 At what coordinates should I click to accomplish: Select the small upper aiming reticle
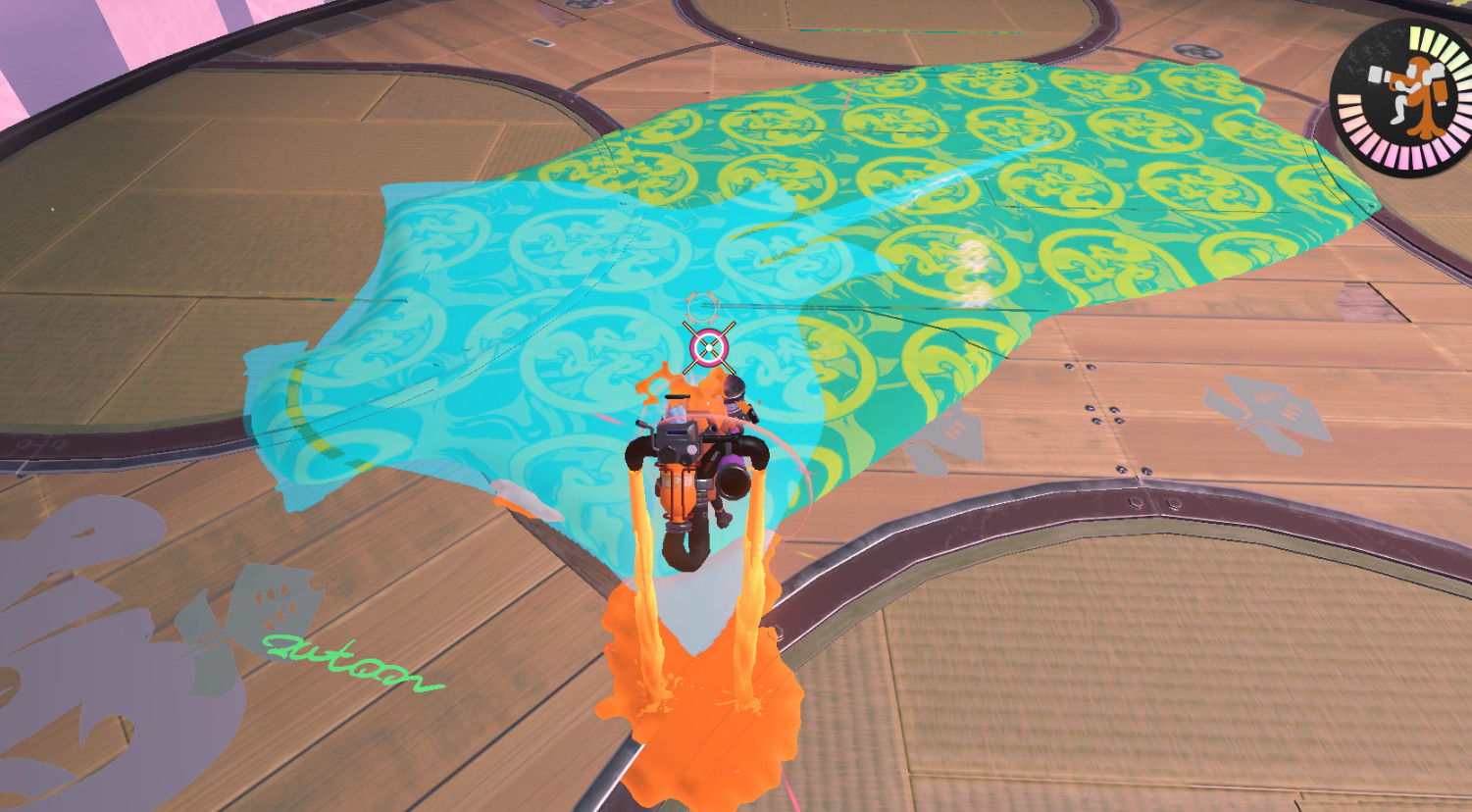pyautogui.click(x=702, y=307)
